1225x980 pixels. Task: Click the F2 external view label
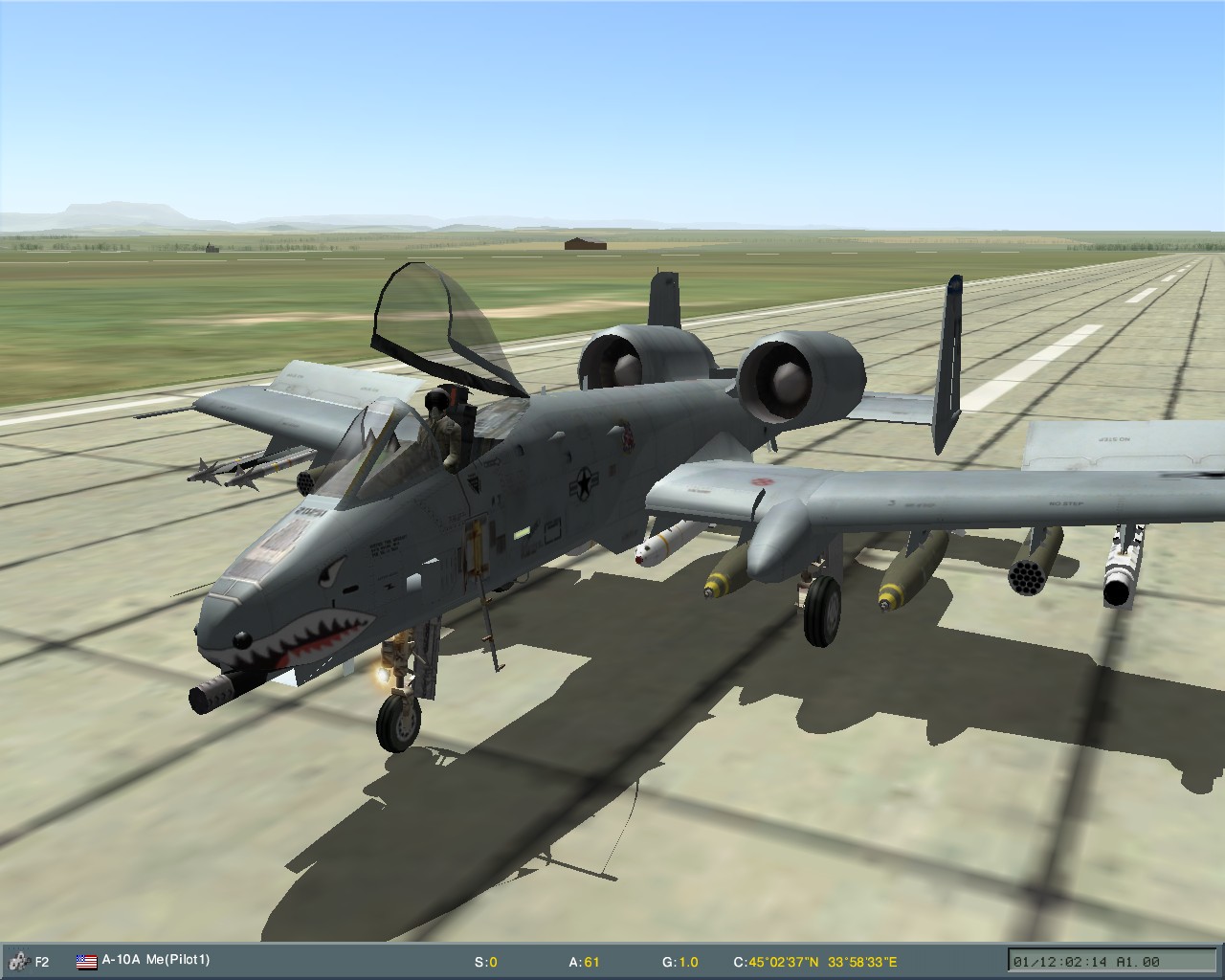click(x=43, y=961)
